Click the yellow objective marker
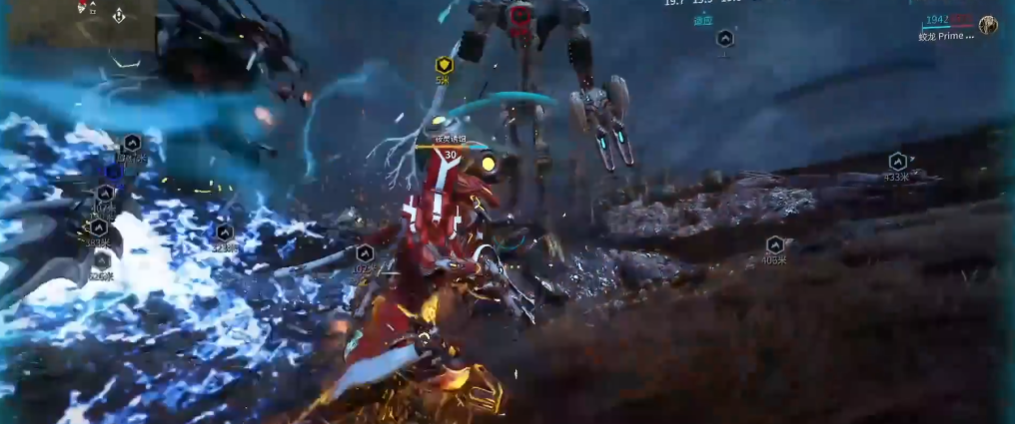Viewport: 1015px width, 424px height. click(444, 66)
